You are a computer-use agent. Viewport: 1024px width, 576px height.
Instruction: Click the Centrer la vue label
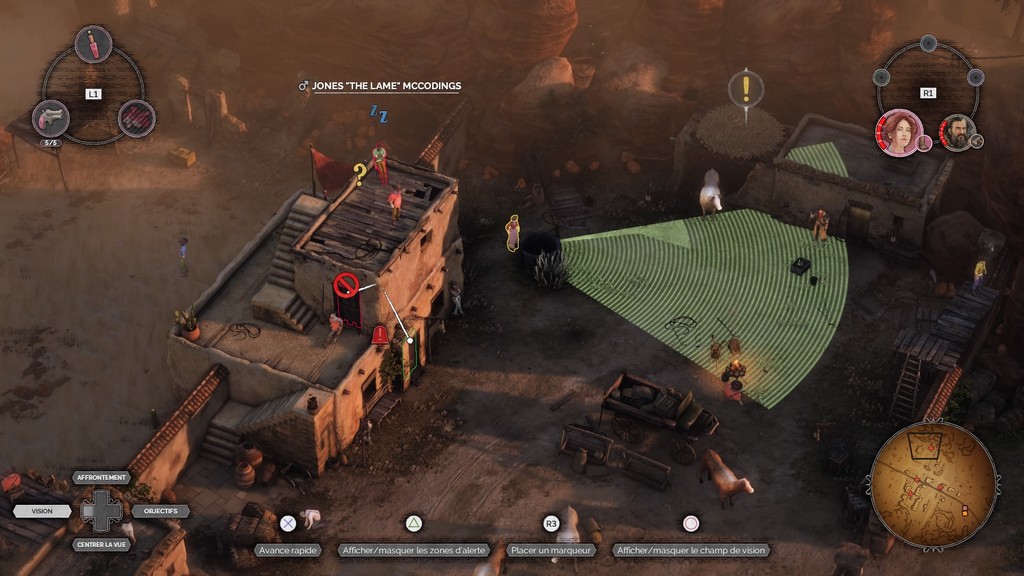point(101,545)
